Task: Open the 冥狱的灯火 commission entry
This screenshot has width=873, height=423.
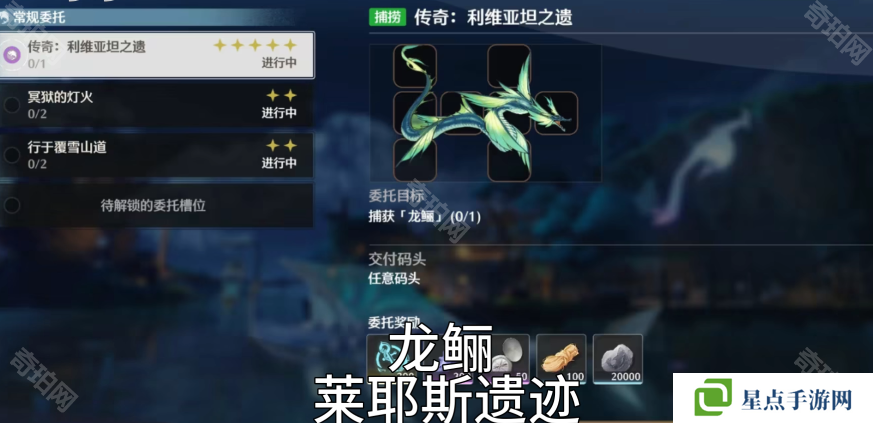Action: pyautogui.click(x=157, y=104)
